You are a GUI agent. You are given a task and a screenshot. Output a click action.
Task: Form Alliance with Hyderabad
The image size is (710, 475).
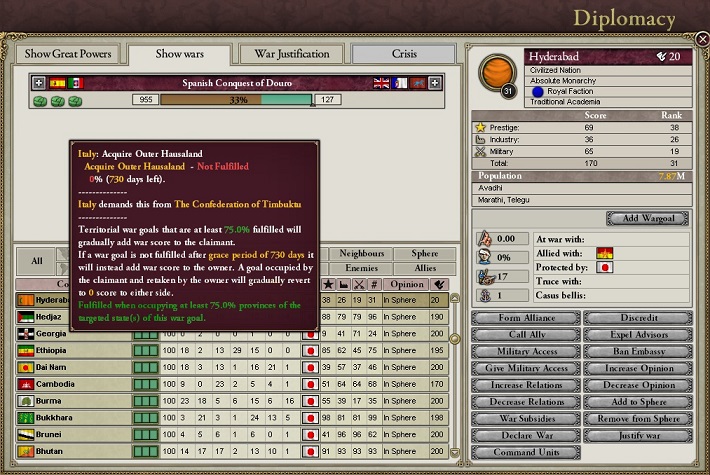coord(526,318)
